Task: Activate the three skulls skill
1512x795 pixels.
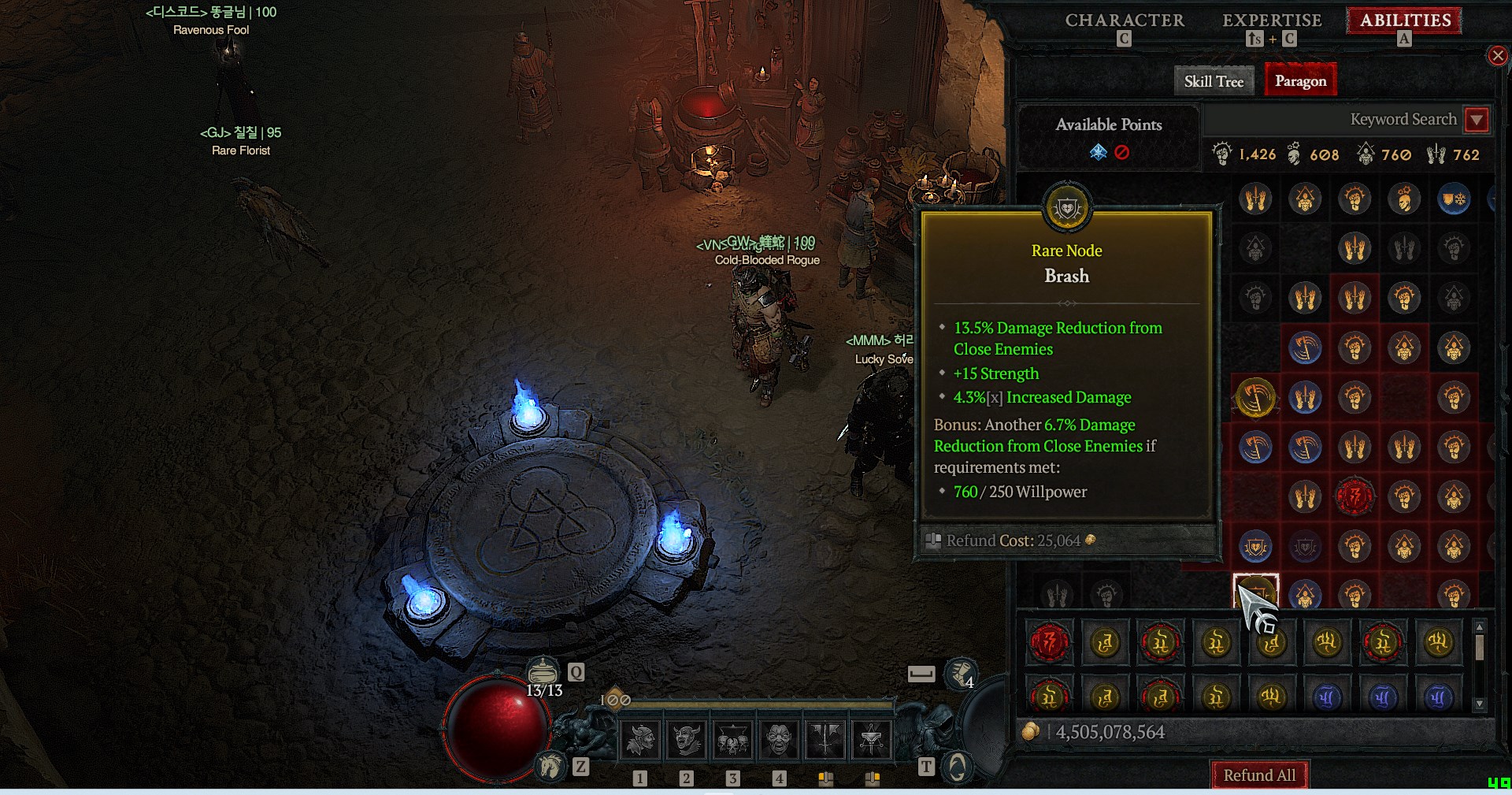Action: tap(732, 739)
